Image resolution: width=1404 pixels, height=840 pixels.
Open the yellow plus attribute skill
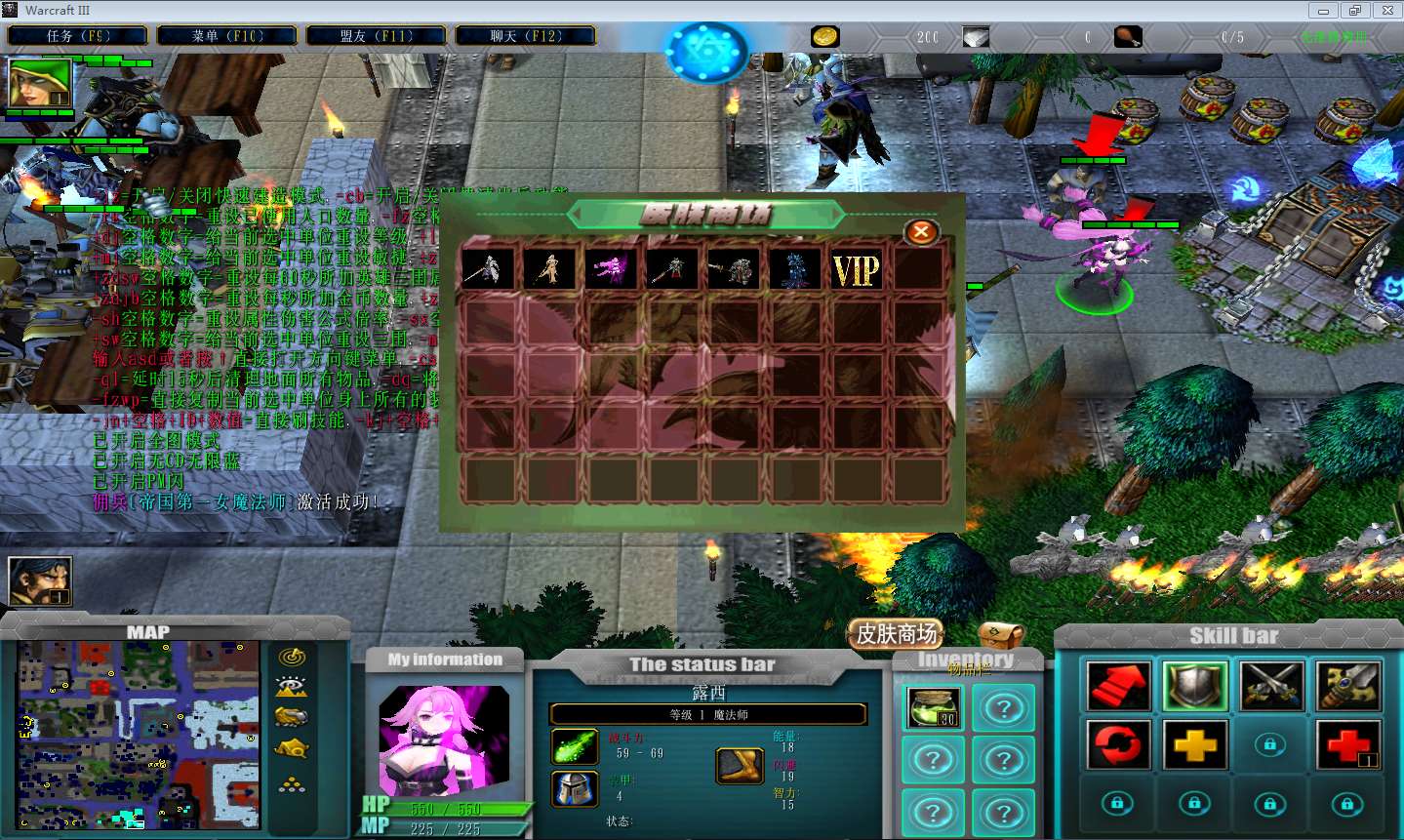[x=1195, y=746]
